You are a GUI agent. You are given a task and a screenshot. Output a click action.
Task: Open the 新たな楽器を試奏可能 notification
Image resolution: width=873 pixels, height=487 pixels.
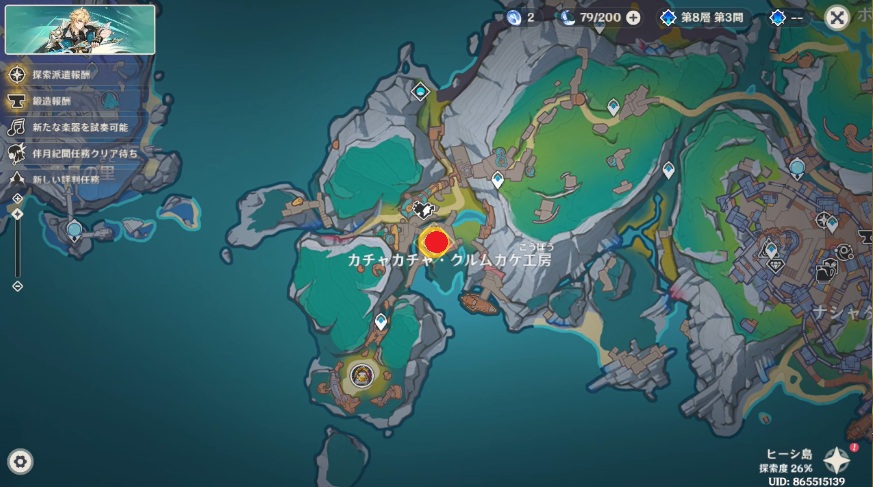coord(17,127)
